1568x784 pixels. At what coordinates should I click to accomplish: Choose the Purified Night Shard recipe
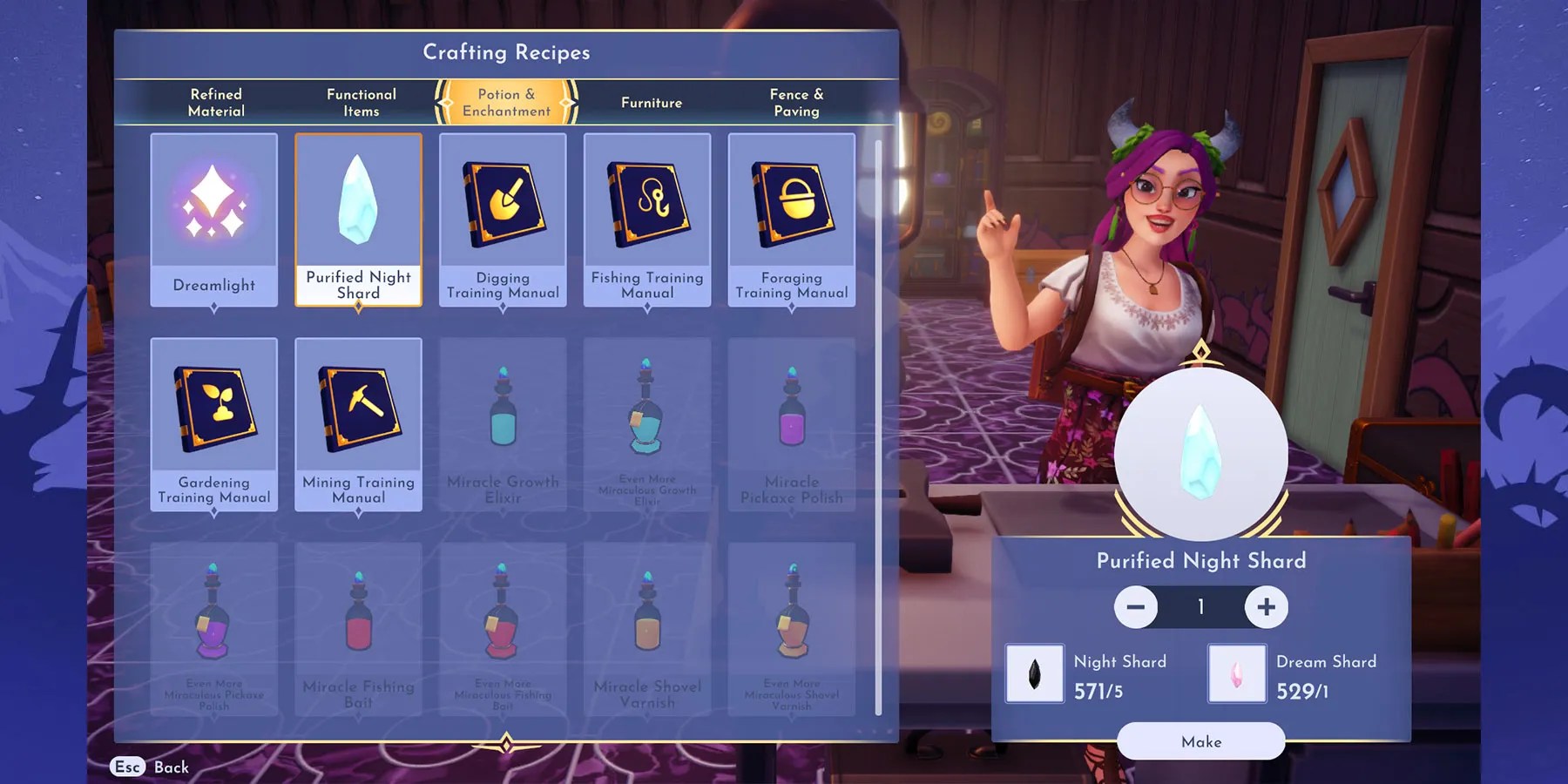(x=359, y=220)
